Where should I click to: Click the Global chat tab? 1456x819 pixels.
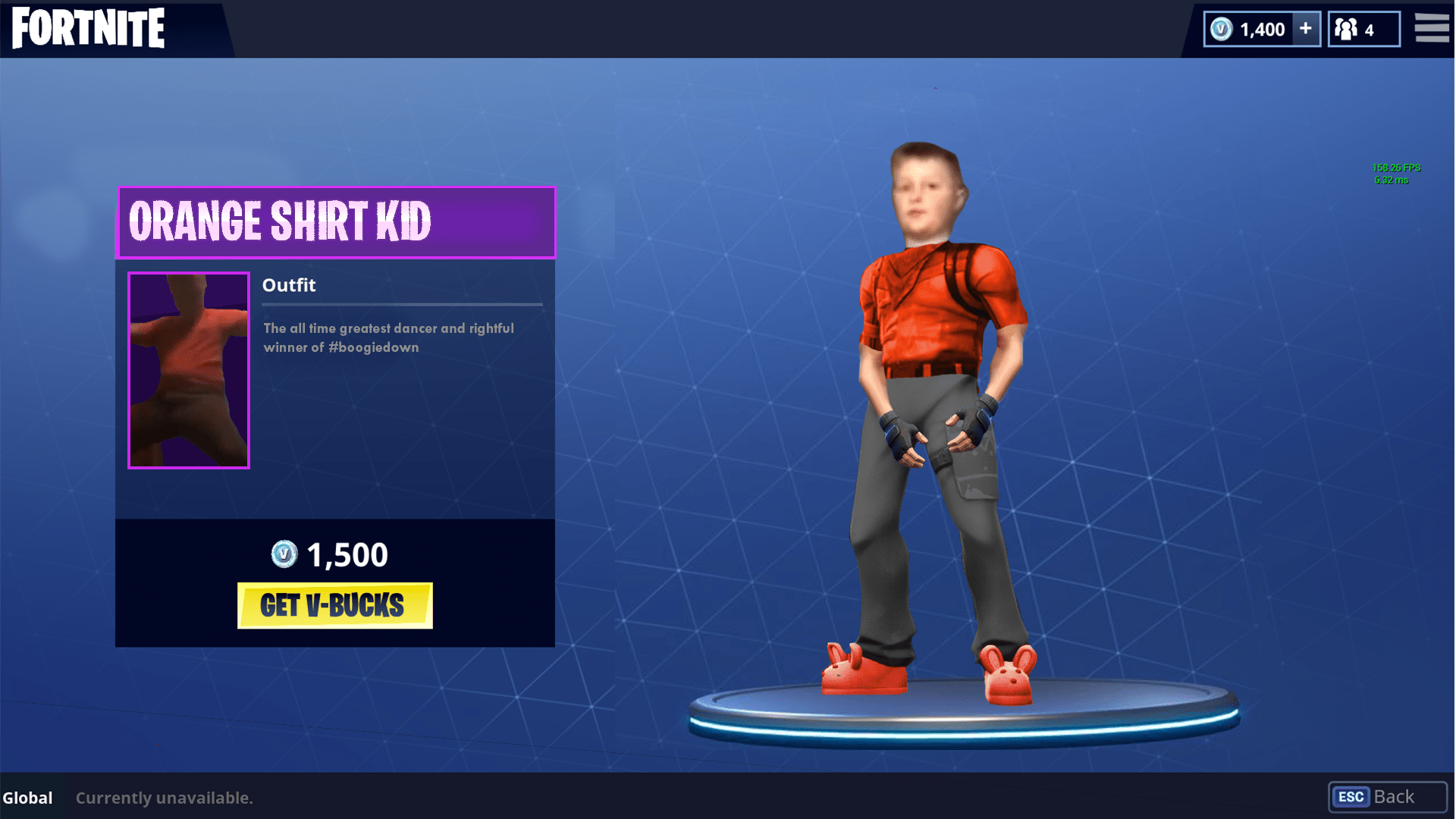[28, 798]
